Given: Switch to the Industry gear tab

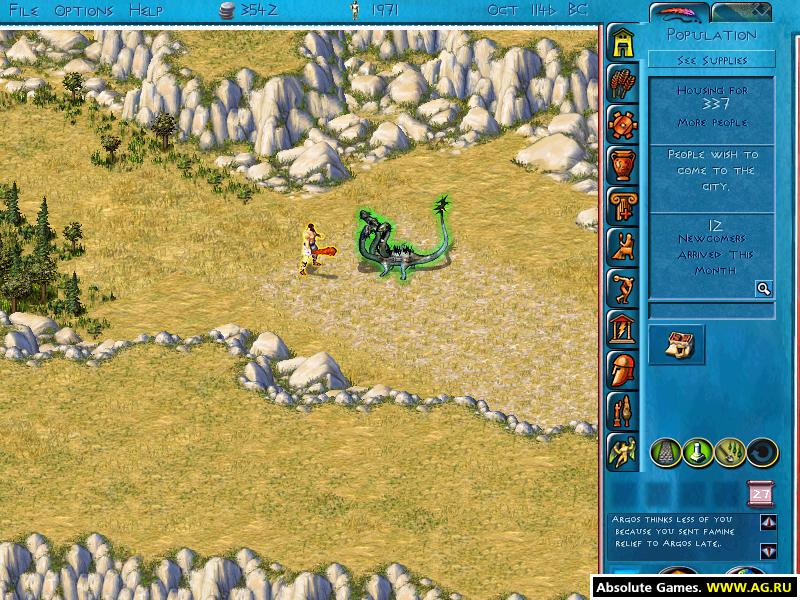Looking at the screenshot, I should coord(622,125).
